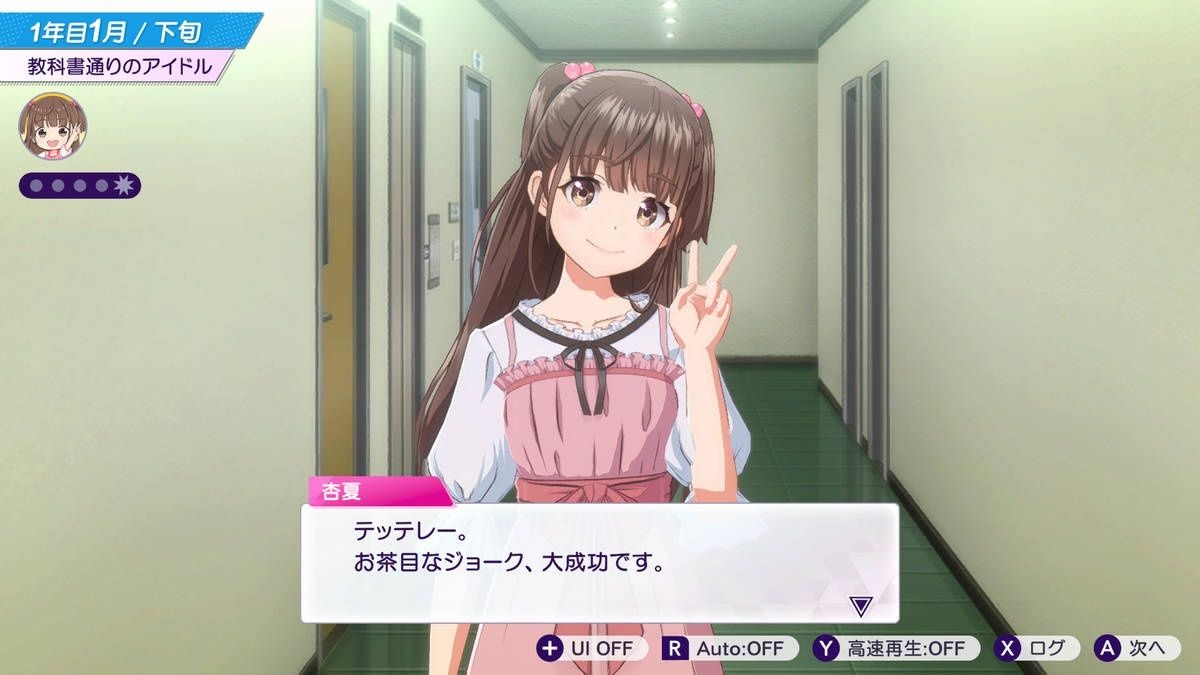This screenshot has height=675, width=1200.
Task: Select the idol portrait icon
Action: pos(53,127)
